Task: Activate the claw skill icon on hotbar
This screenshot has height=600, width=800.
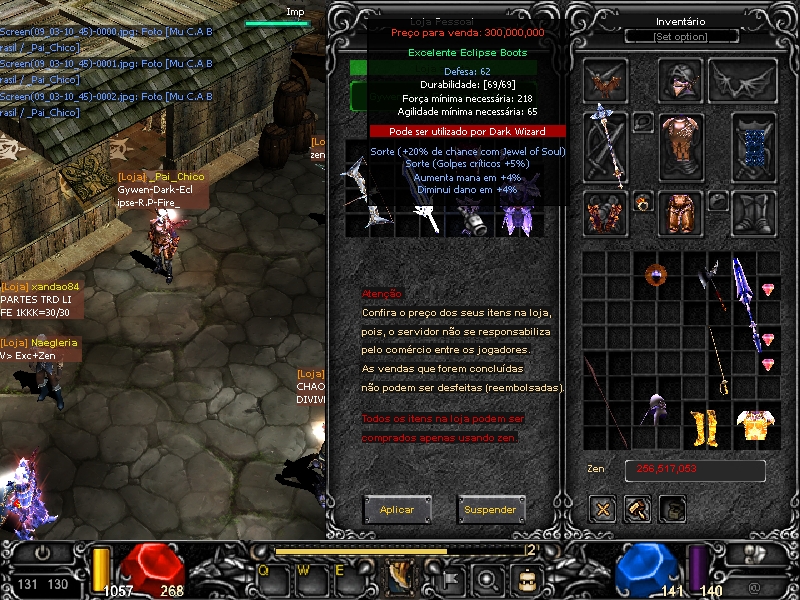Action: point(401,576)
